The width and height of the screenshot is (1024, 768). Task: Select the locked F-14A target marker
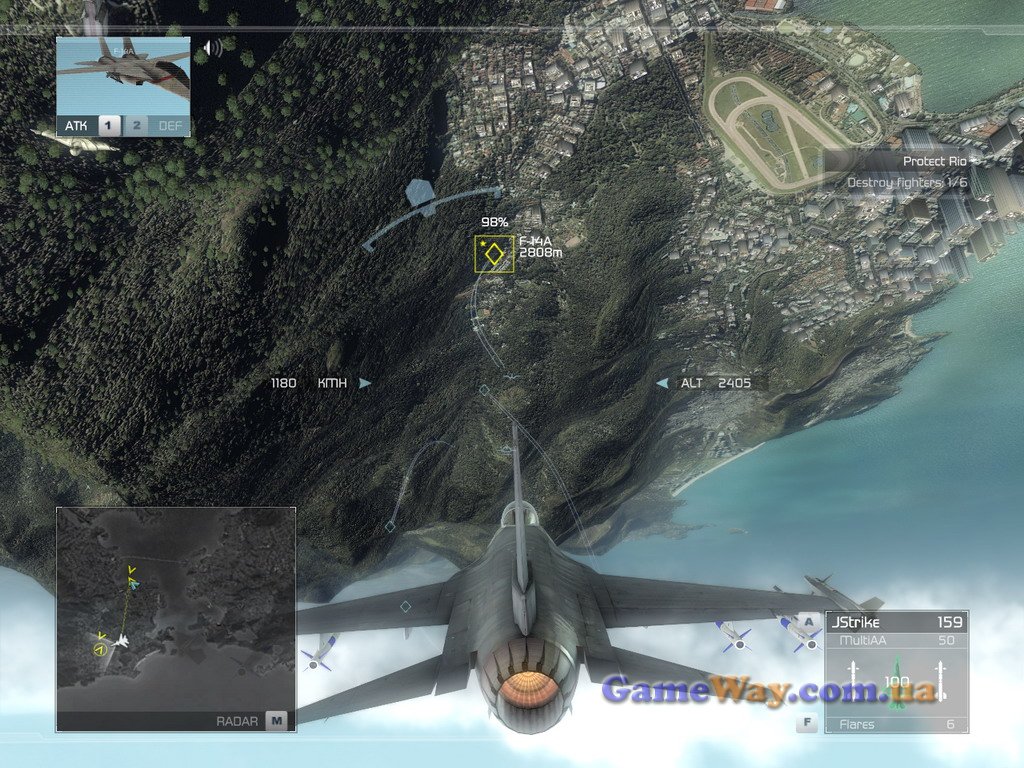point(494,254)
